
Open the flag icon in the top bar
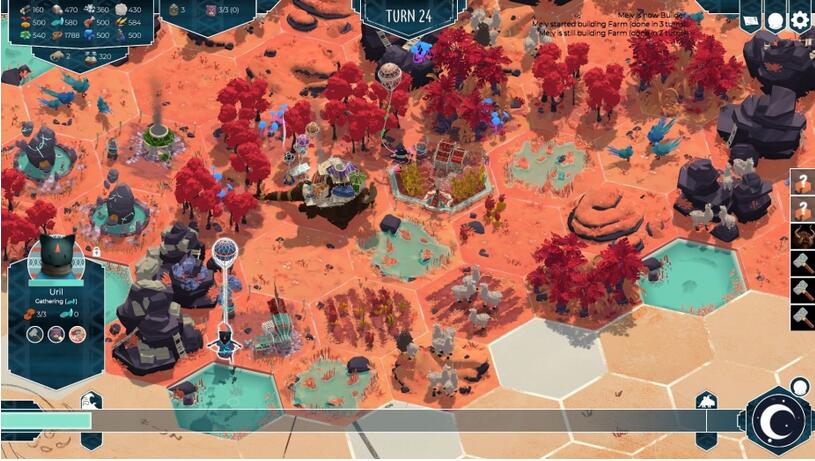(750, 20)
